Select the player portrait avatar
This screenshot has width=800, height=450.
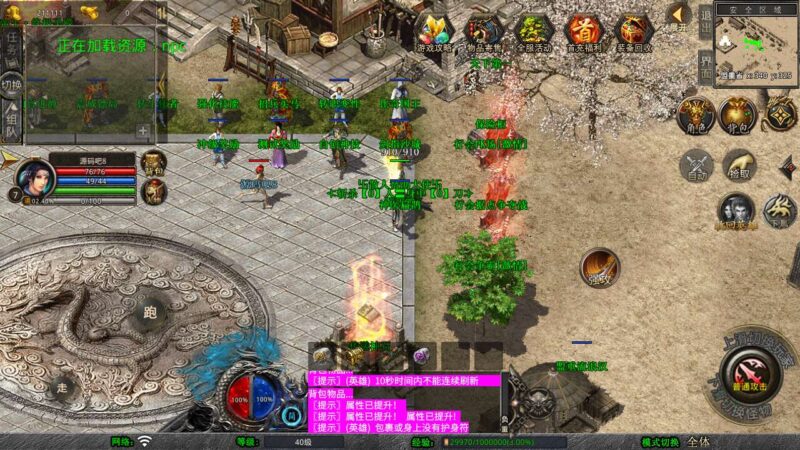pos(36,180)
